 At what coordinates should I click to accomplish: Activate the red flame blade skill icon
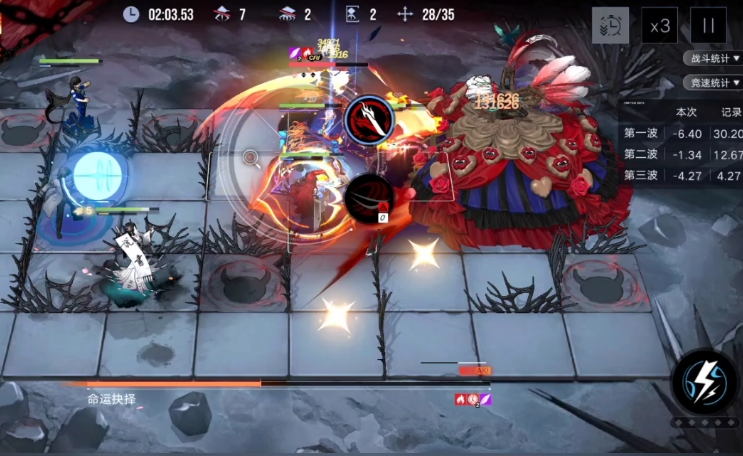click(369, 120)
